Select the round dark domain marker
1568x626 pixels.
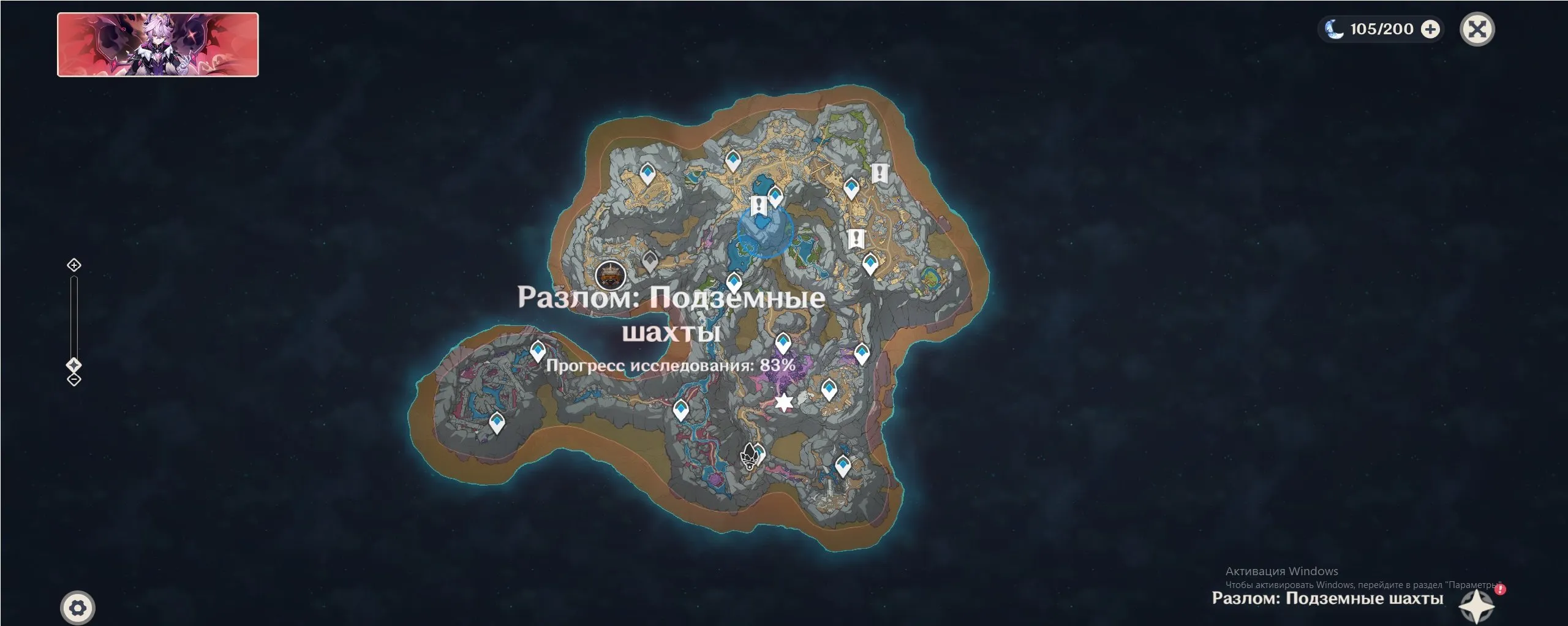pyautogui.click(x=611, y=275)
